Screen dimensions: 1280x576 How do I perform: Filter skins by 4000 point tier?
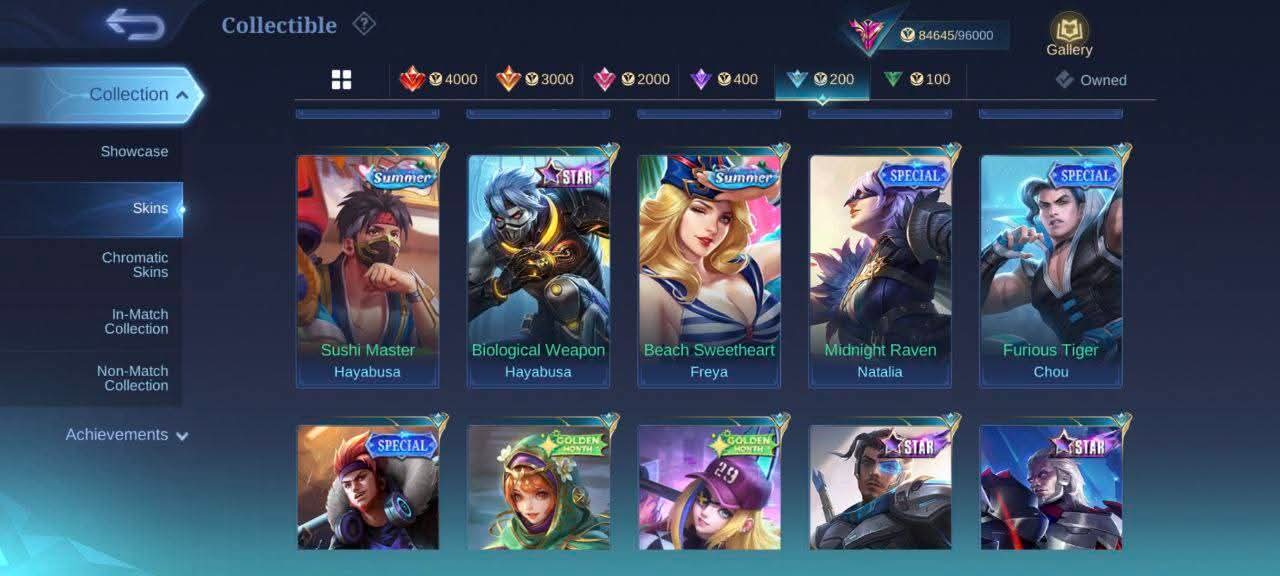439,80
